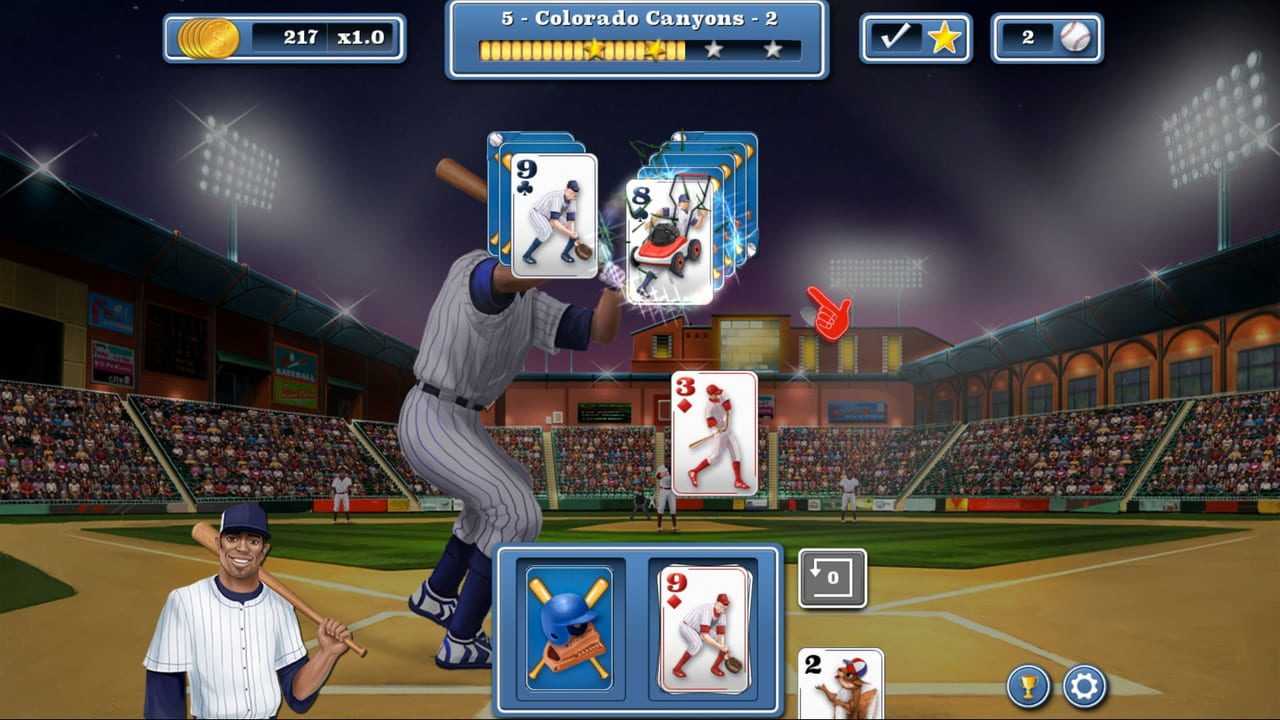The image size is (1280, 720).
Task: Play the 9 of clubs card
Action: pyautogui.click(x=554, y=216)
